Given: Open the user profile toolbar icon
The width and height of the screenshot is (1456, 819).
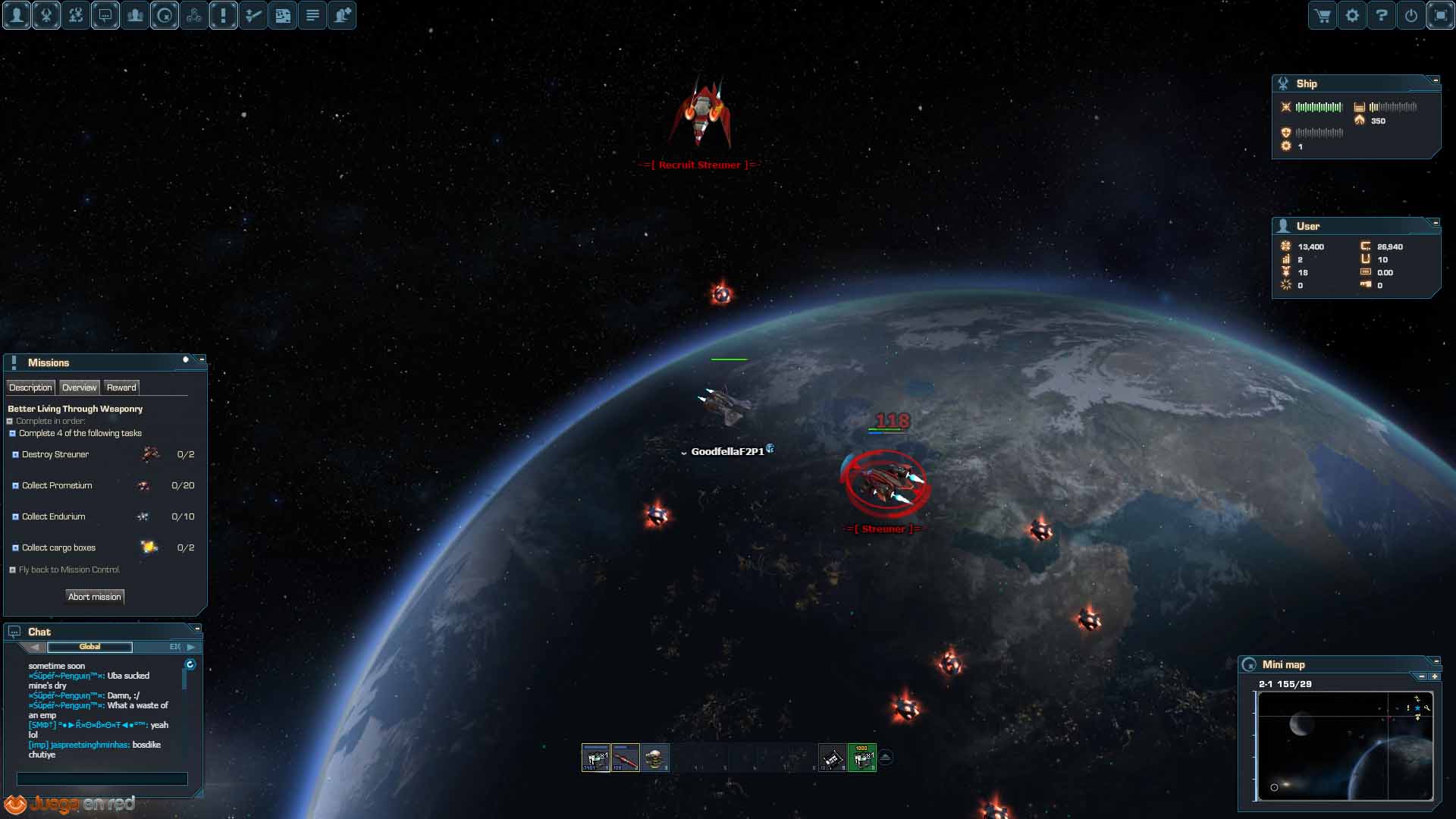Looking at the screenshot, I should pos(17,15).
